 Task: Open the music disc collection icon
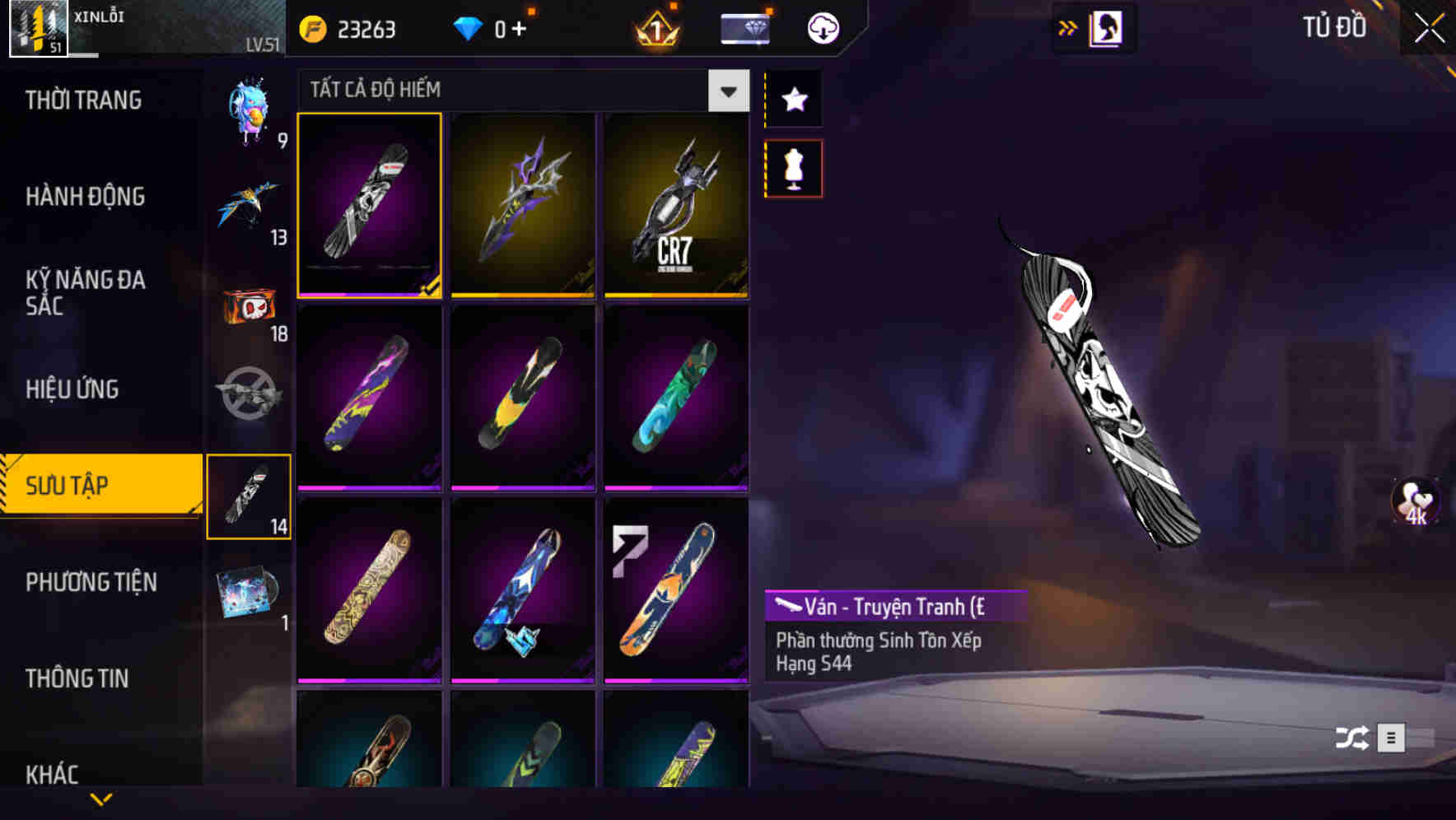(250, 593)
